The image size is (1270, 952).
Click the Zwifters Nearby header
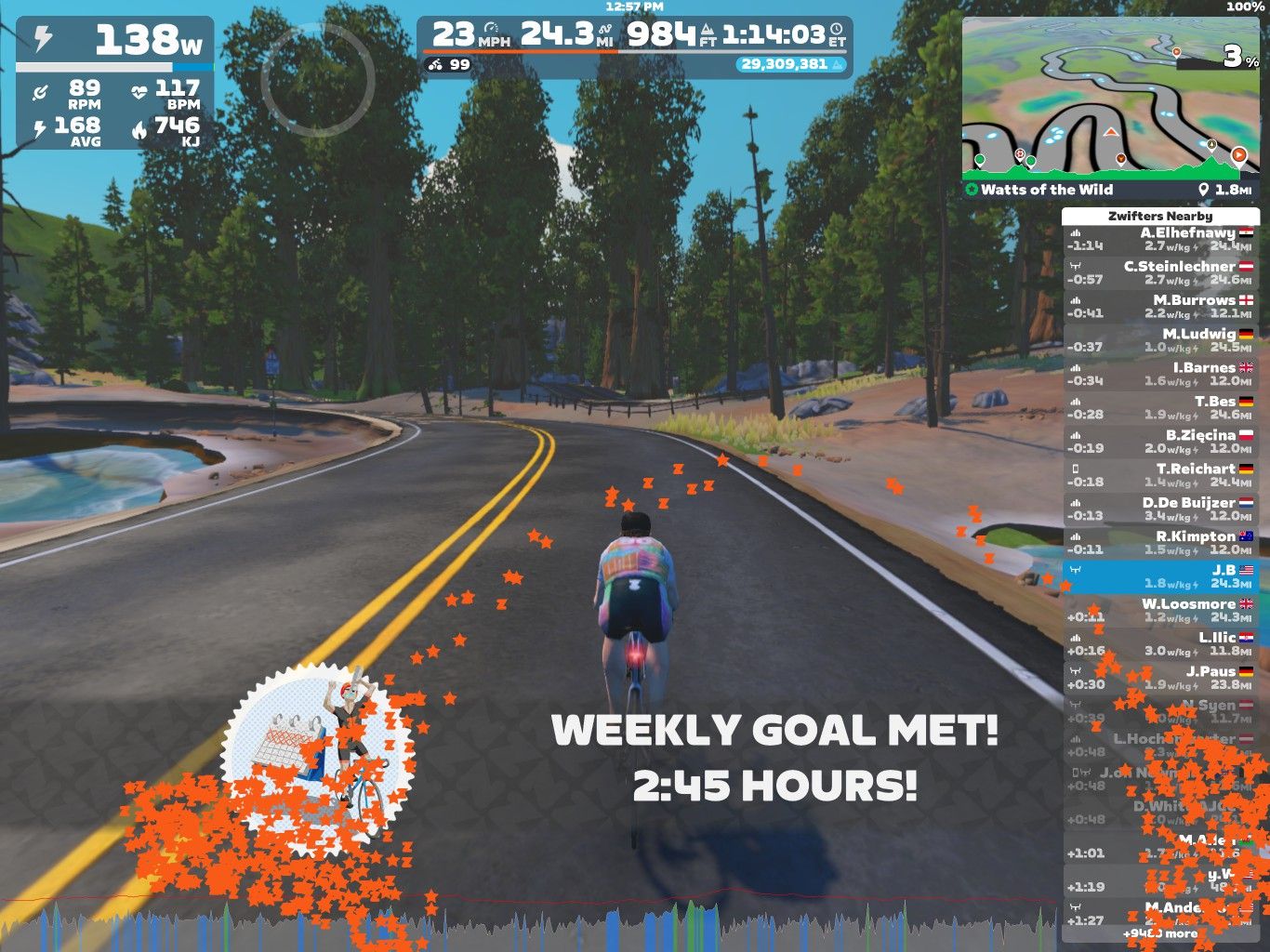(x=1160, y=215)
